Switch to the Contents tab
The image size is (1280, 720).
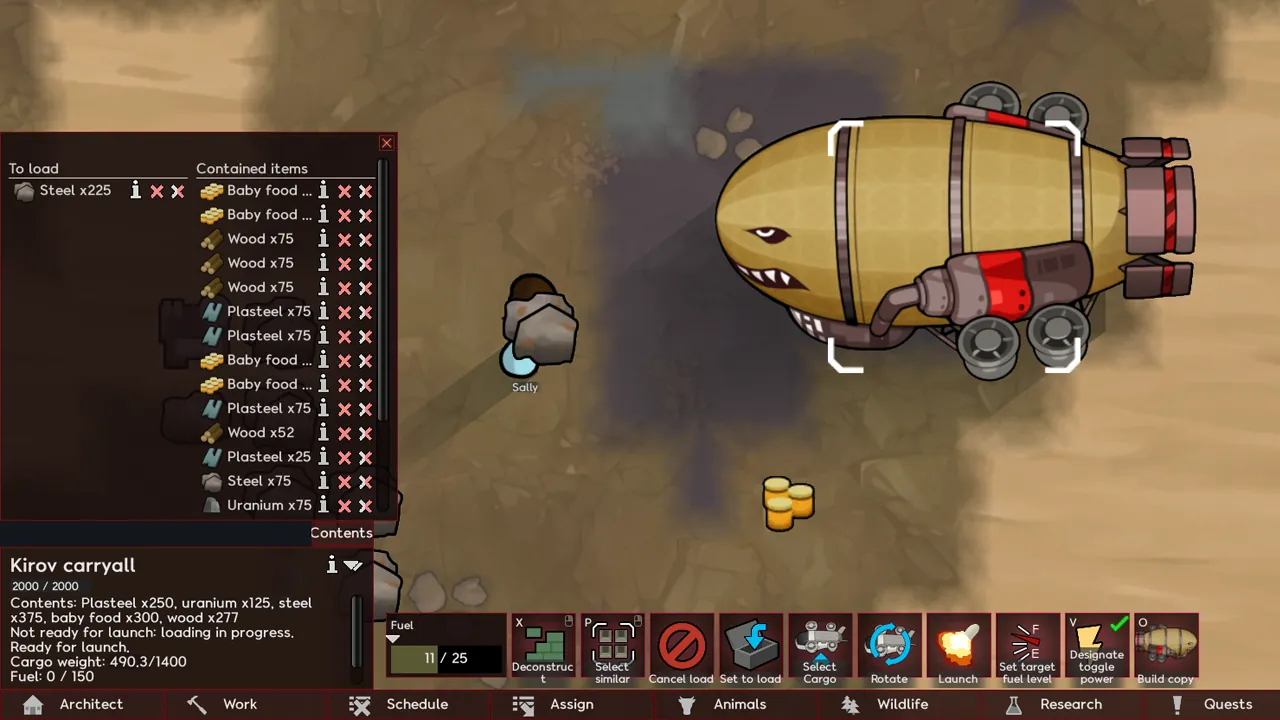pos(341,533)
